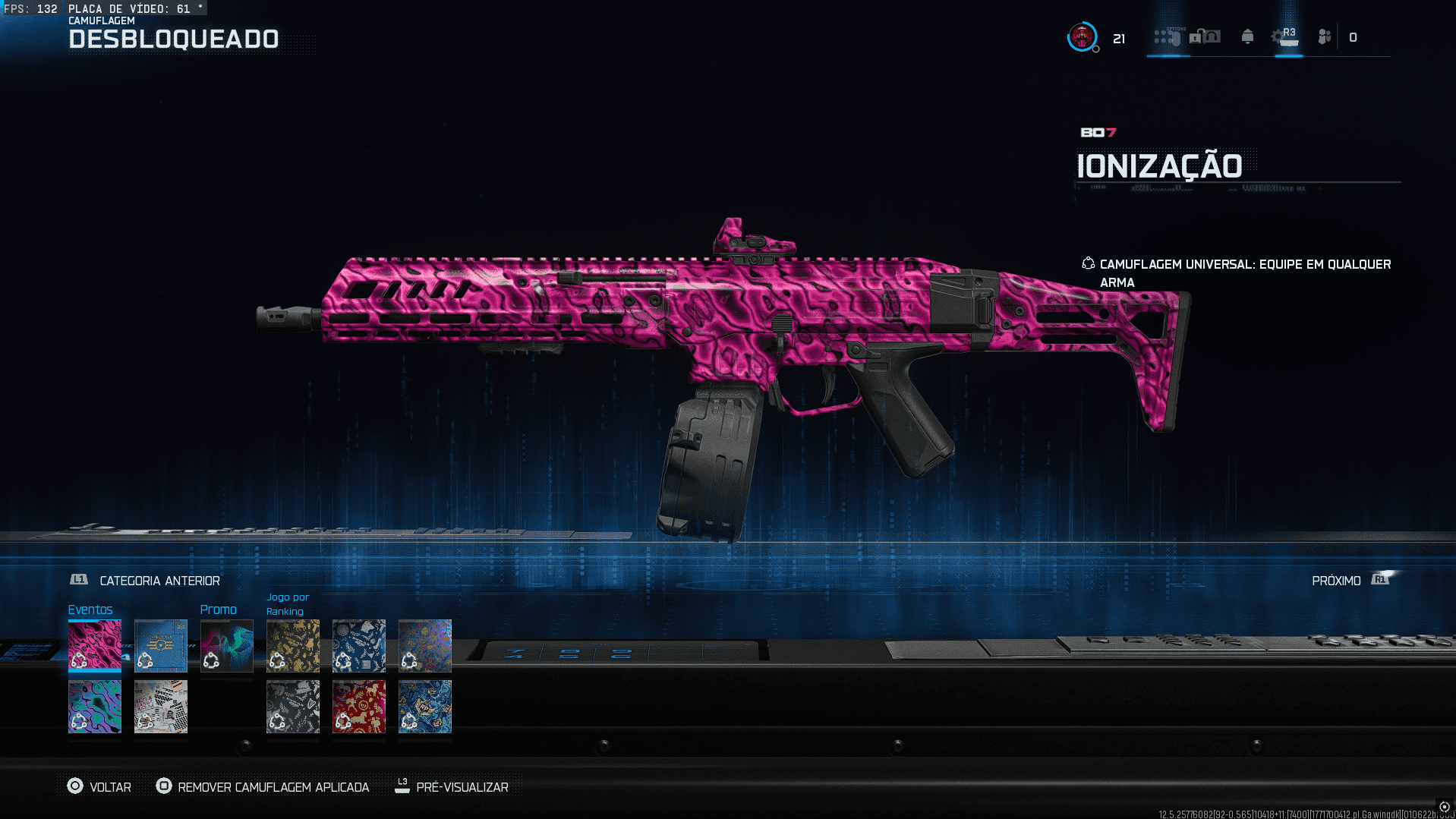Click Remover Camuflagem Aplicada
This screenshot has width=1456, height=819.
263,787
